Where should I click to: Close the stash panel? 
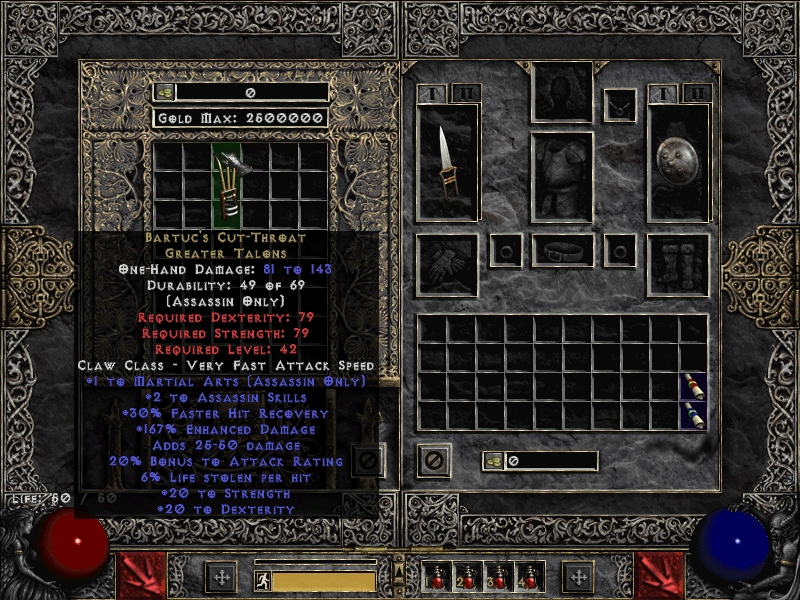(x=367, y=461)
